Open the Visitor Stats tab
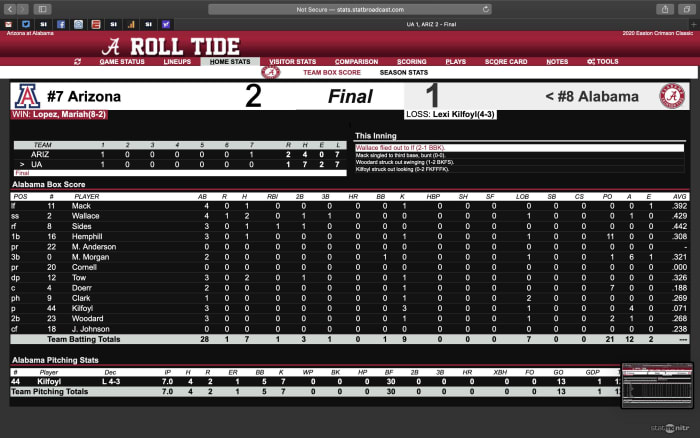 point(293,62)
